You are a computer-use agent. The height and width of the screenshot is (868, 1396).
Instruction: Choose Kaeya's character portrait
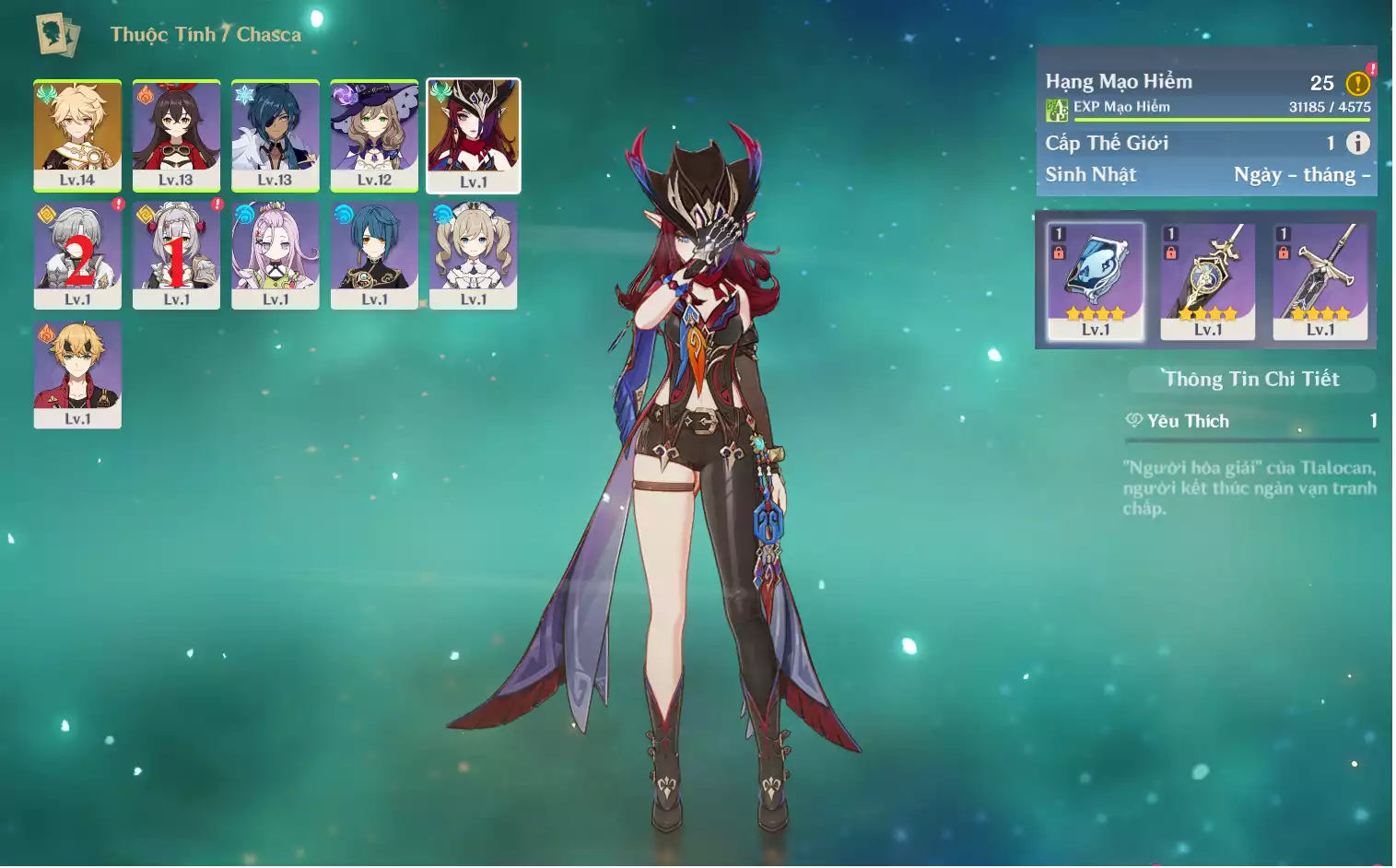[x=275, y=135]
